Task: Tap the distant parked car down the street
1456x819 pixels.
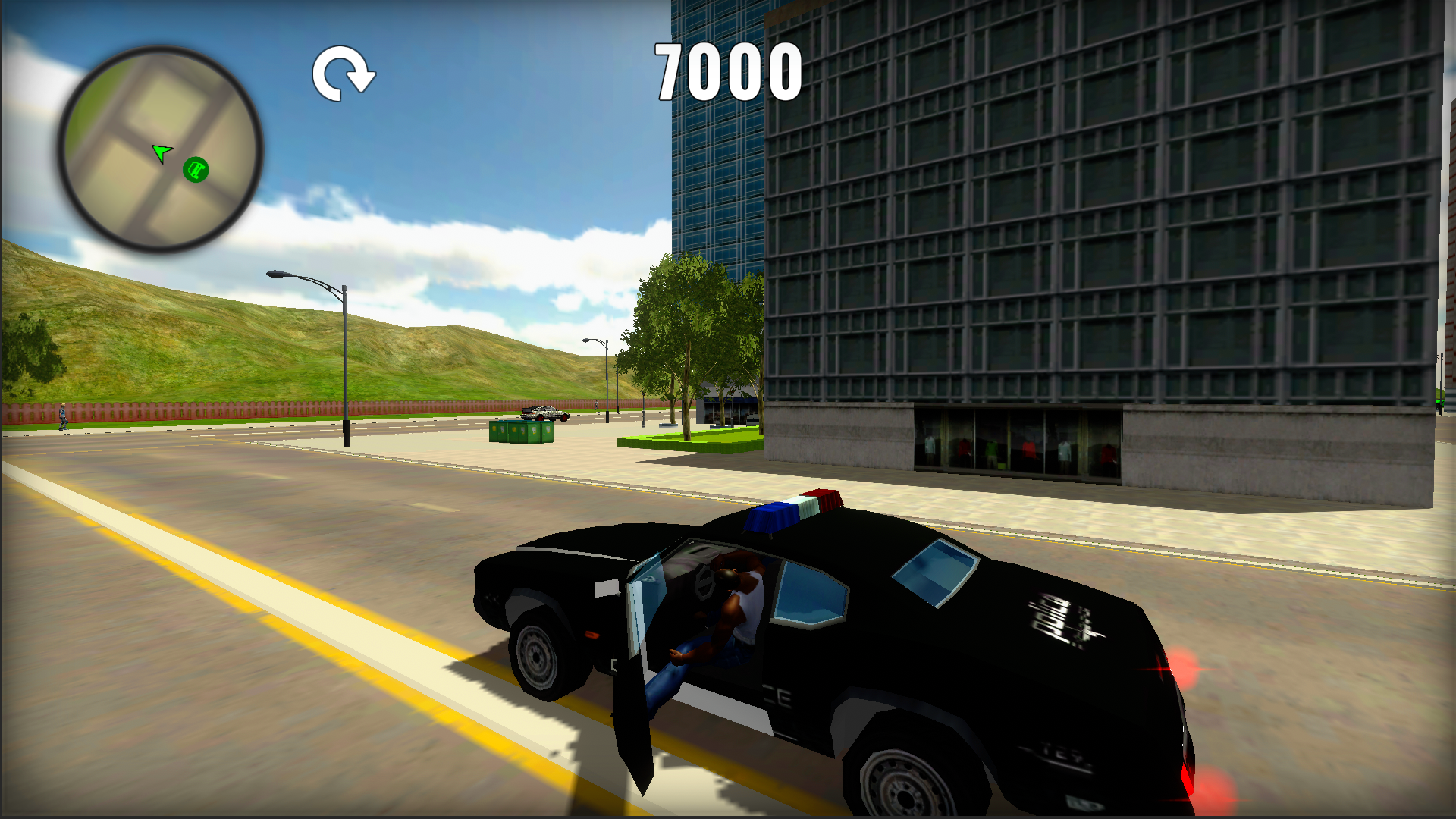Action: [x=544, y=413]
